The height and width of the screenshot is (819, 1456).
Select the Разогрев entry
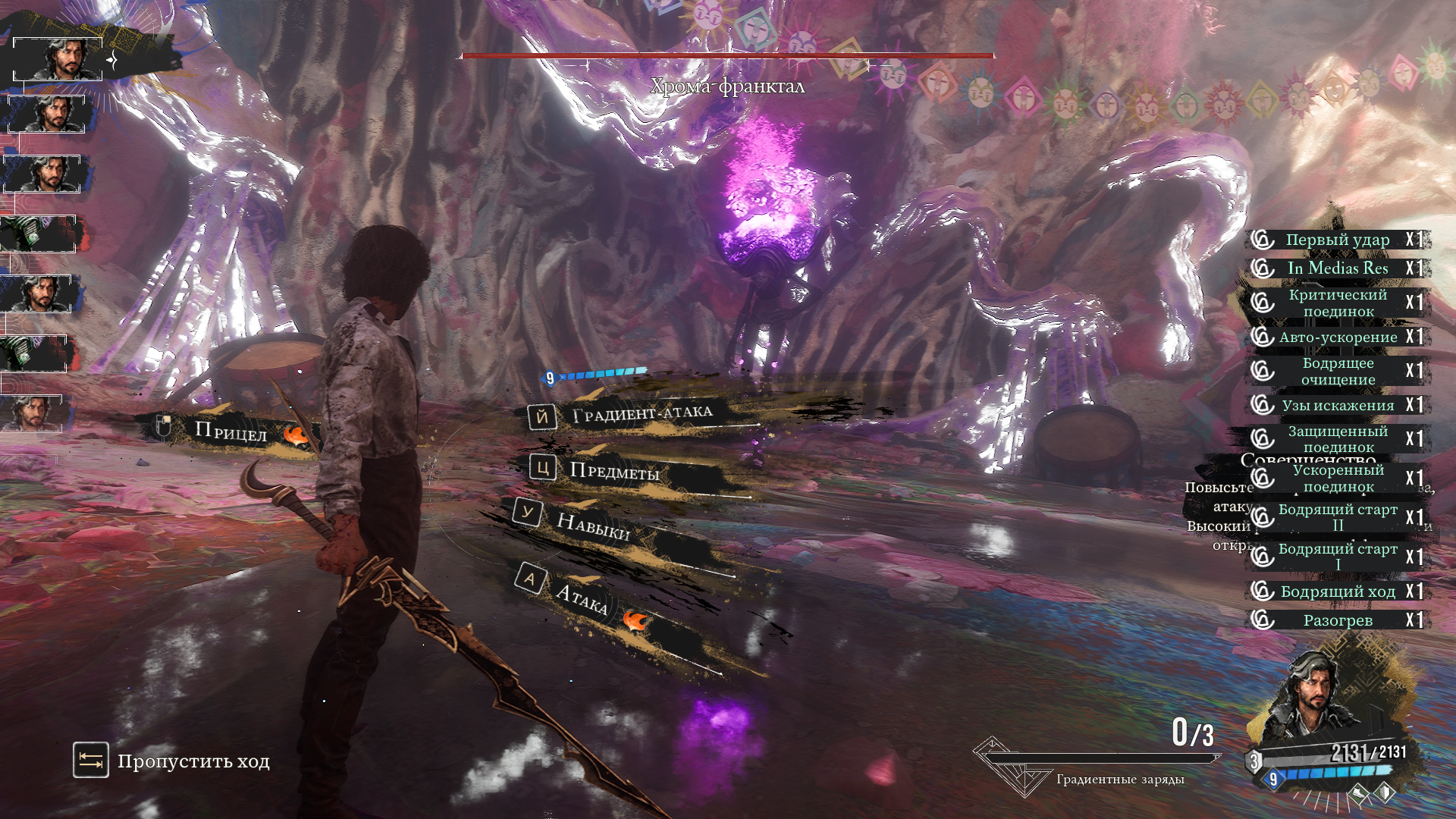1338,620
